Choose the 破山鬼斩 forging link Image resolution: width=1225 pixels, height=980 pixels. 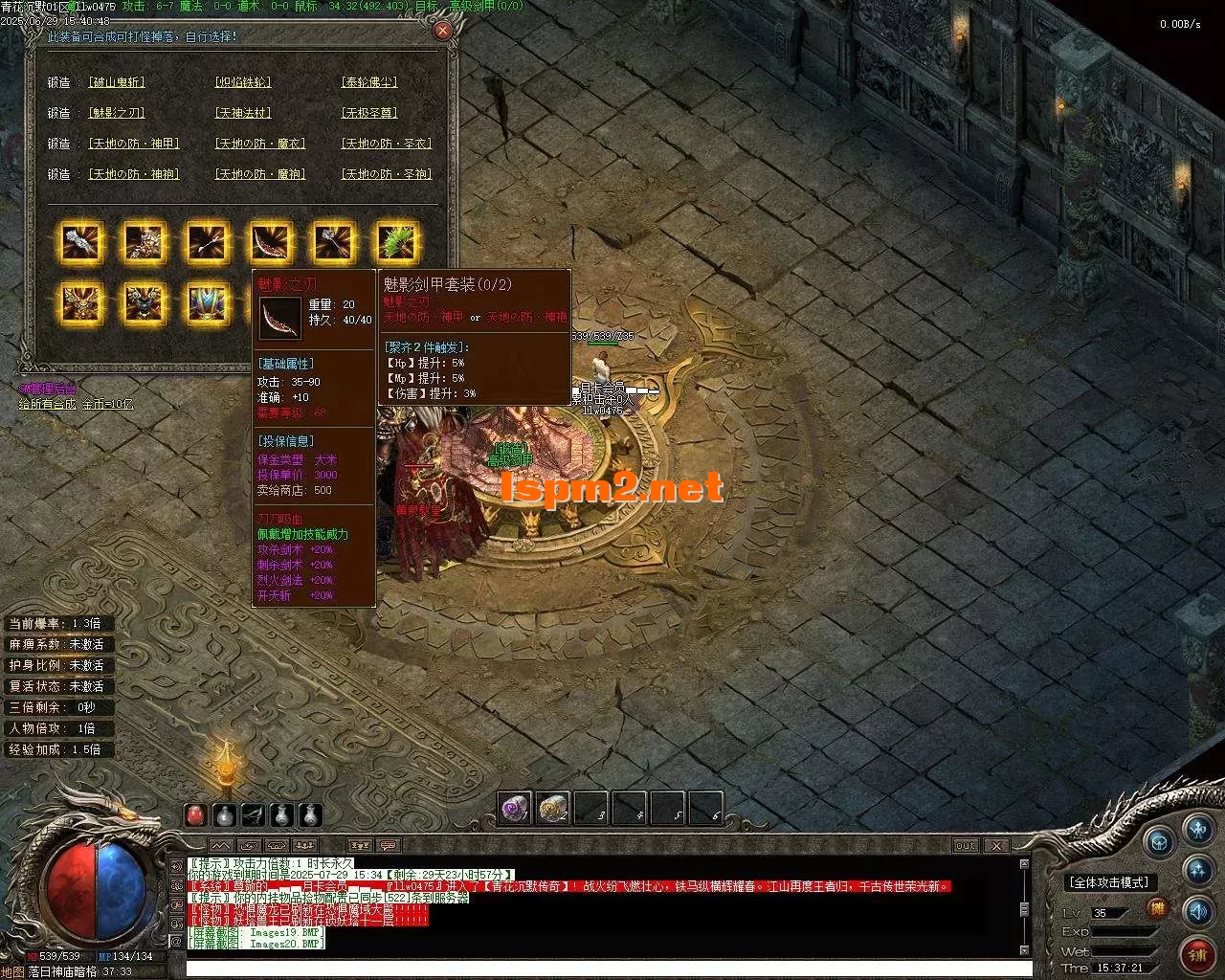(x=117, y=83)
